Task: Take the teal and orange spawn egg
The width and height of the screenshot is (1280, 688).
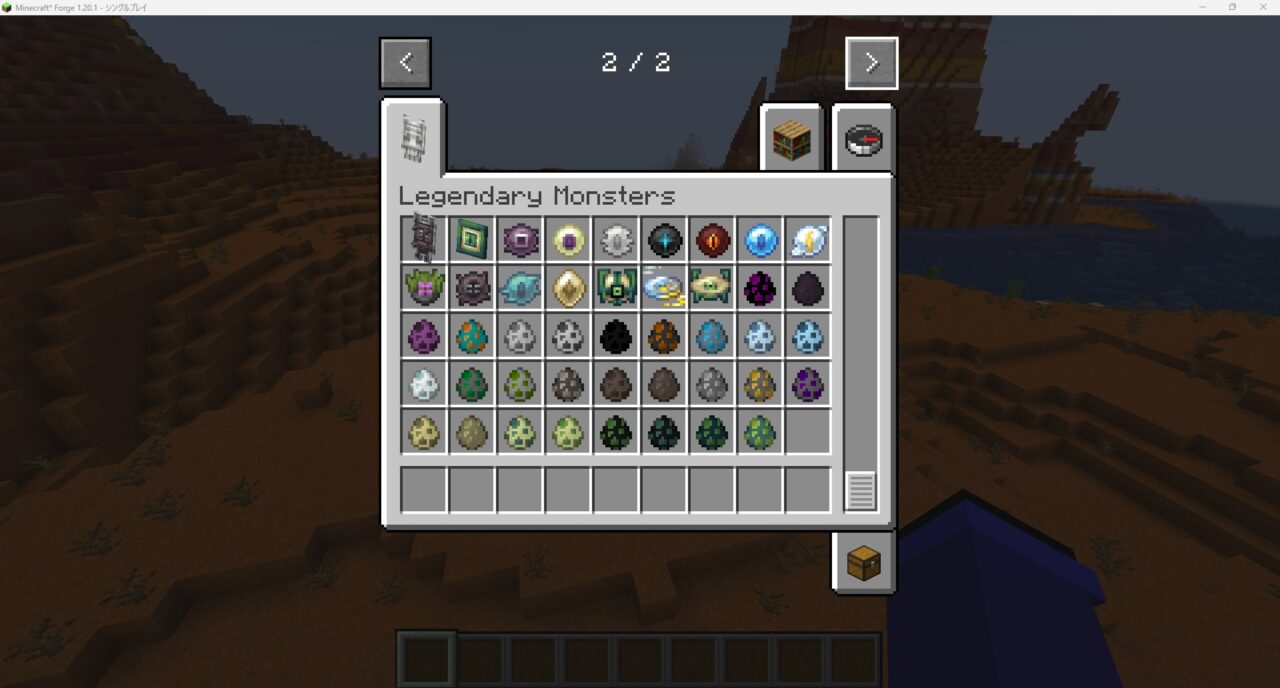Action: click(x=472, y=336)
